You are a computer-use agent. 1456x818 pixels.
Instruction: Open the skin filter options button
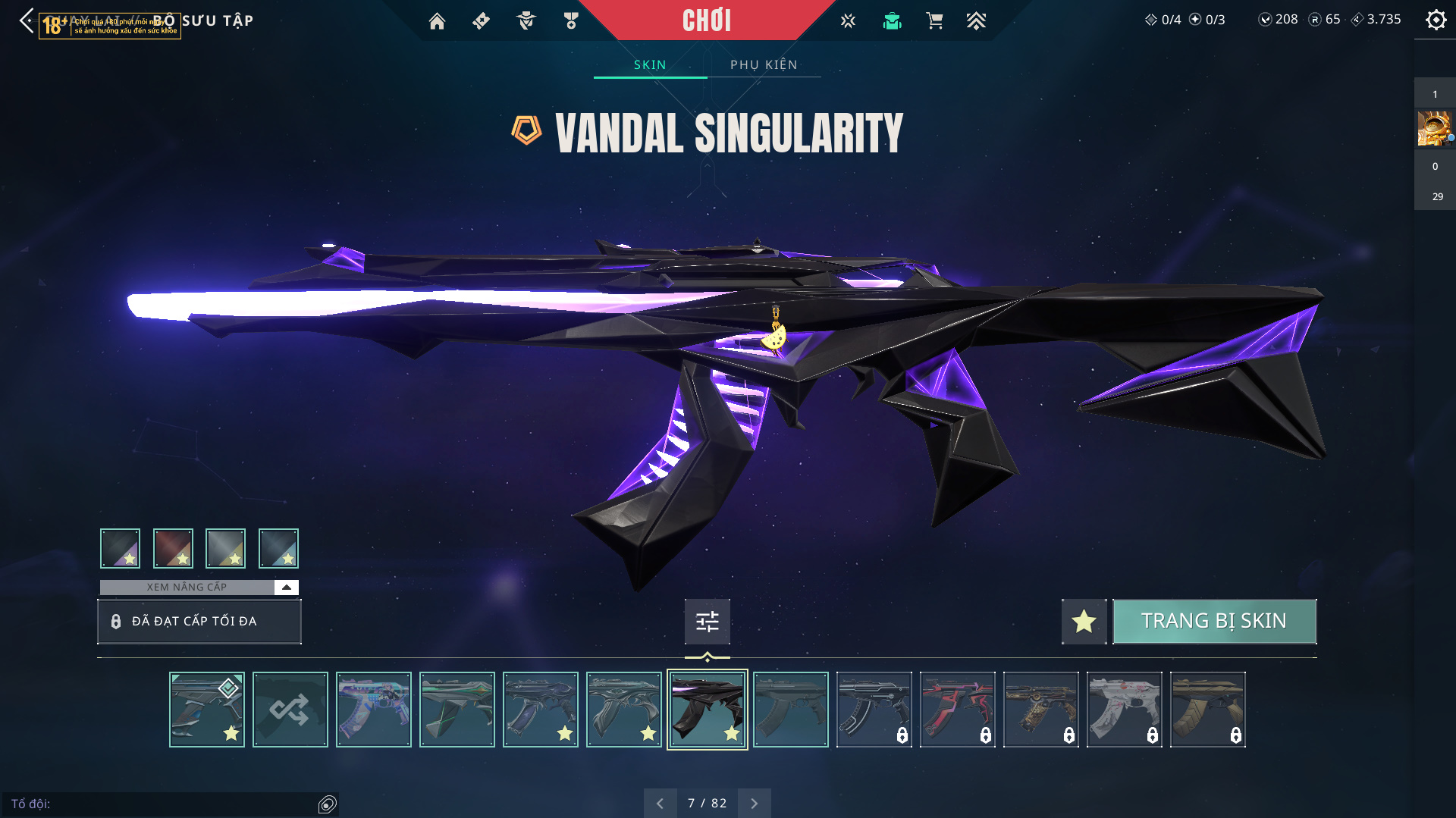tap(707, 622)
